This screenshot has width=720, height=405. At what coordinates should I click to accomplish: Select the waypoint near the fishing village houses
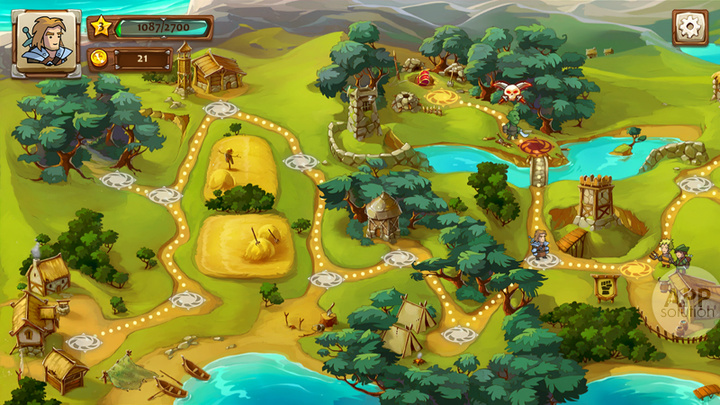(x=84, y=342)
